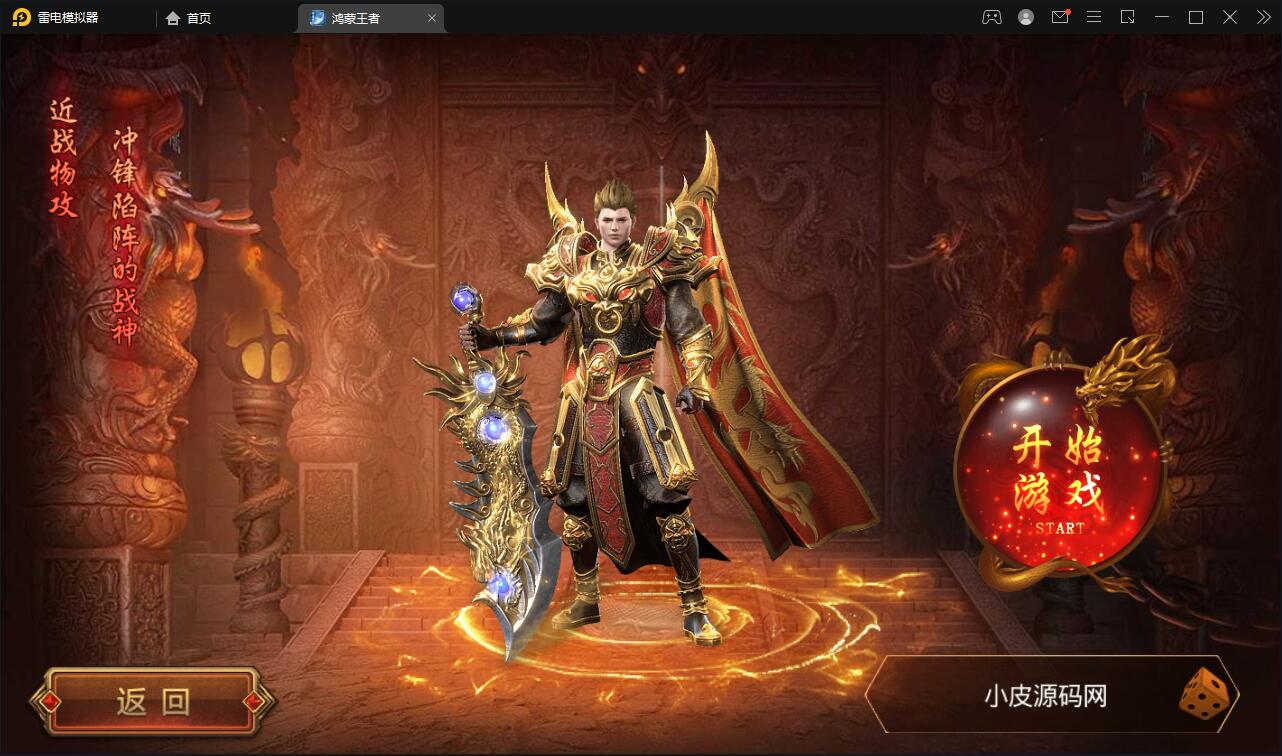The image size is (1282, 756).
Task: Check messages via the mail icon
Action: (x=1059, y=17)
